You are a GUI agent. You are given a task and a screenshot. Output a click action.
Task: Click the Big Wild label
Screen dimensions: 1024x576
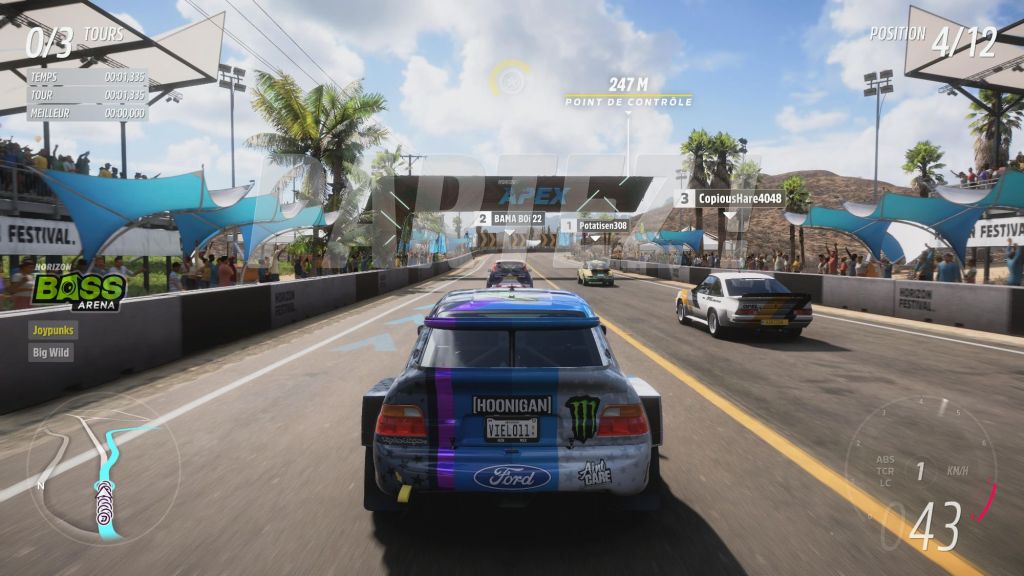point(51,352)
